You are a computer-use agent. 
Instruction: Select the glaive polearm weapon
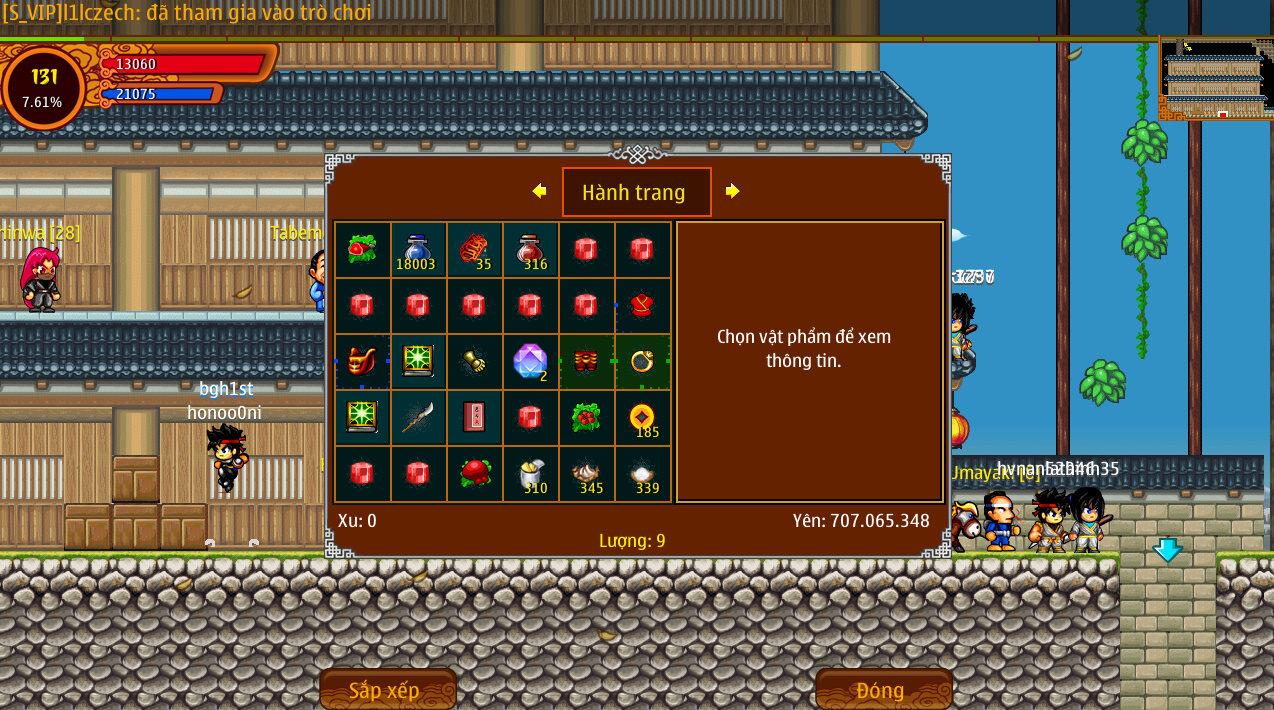pyautogui.click(x=418, y=418)
